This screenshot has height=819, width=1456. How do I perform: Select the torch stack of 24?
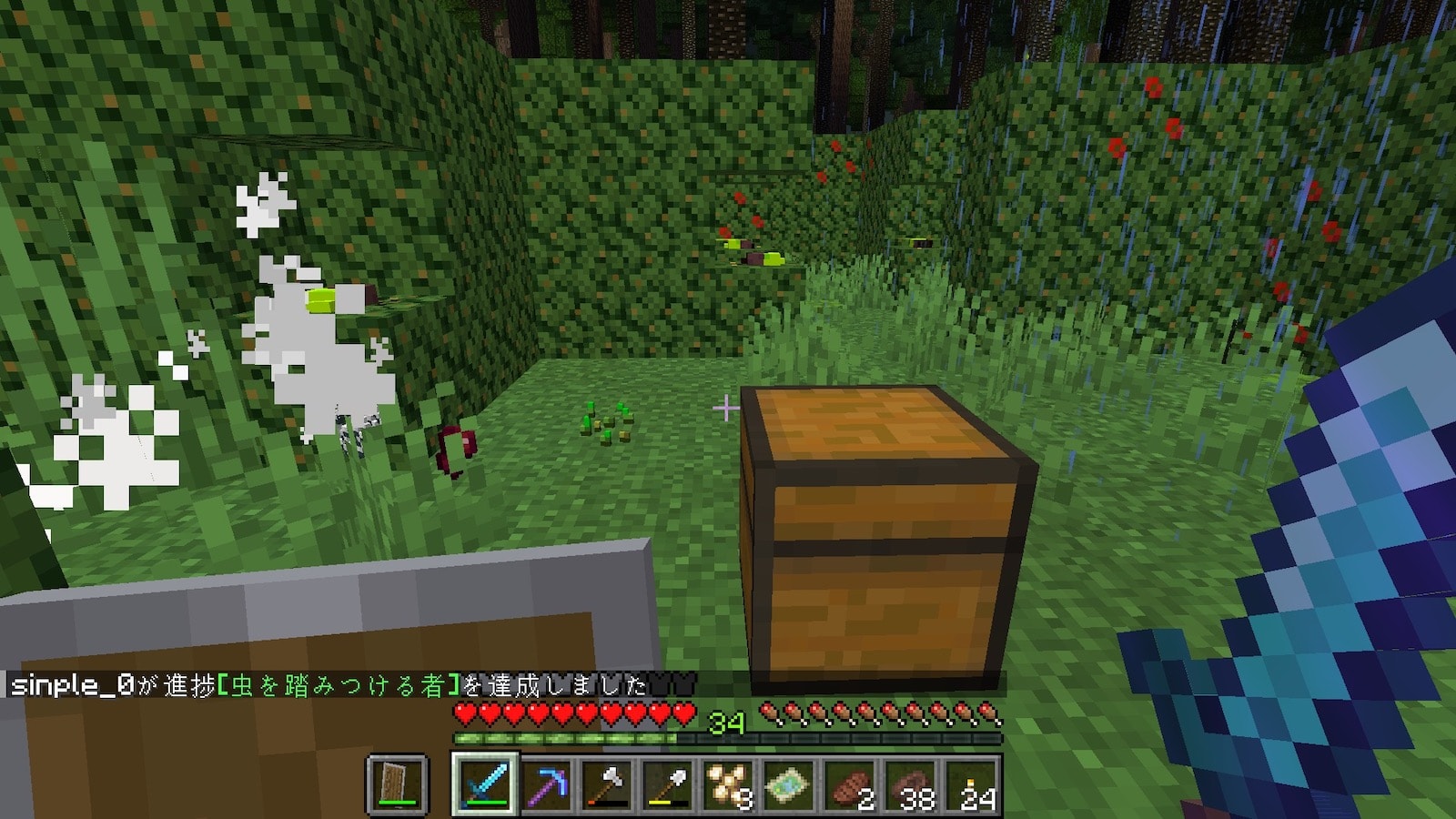point(973,784)
